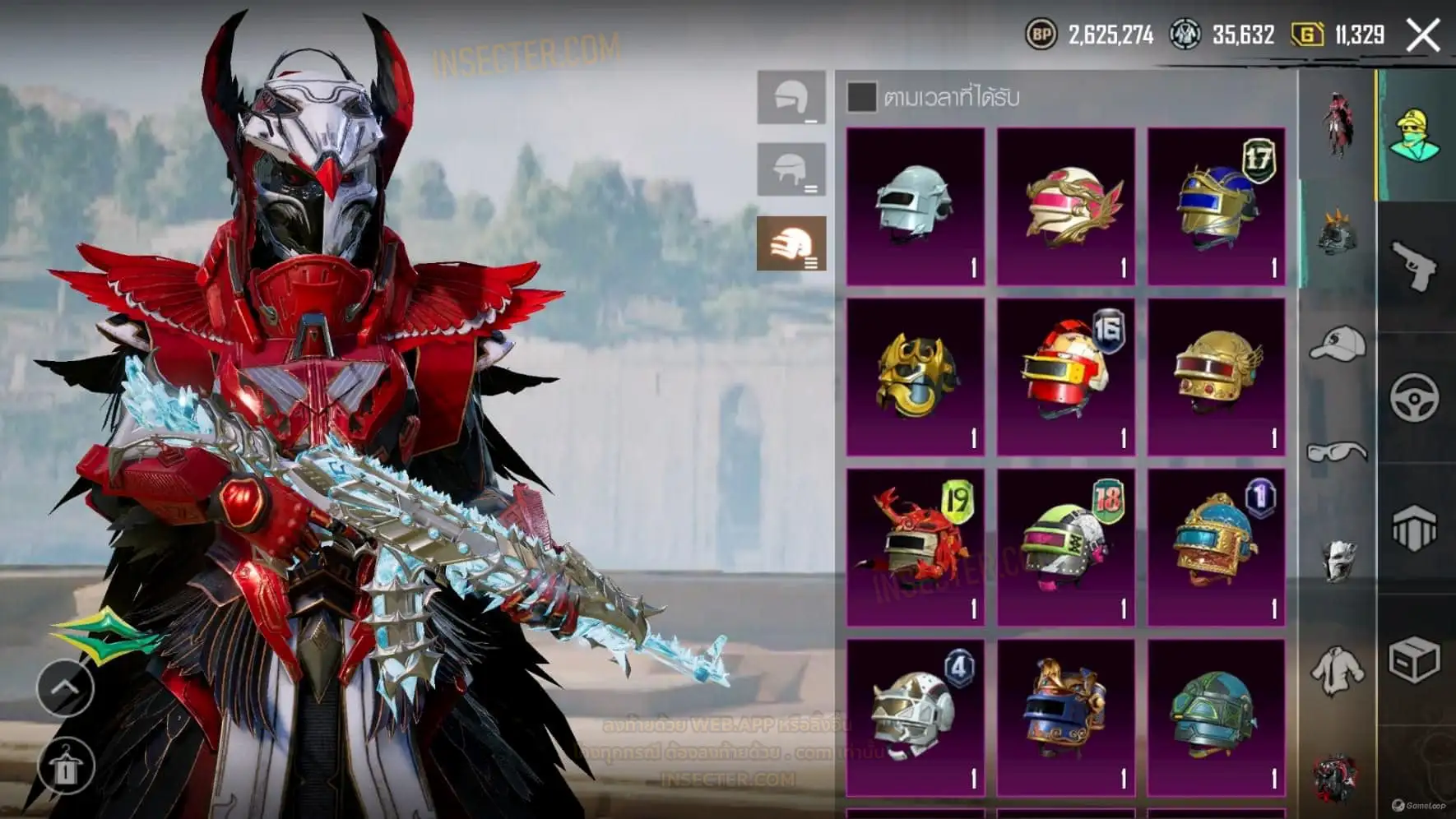Switch to the steering wheel vehicle category
This screenshot has height=819, width=1456.
pos(1414,398)
